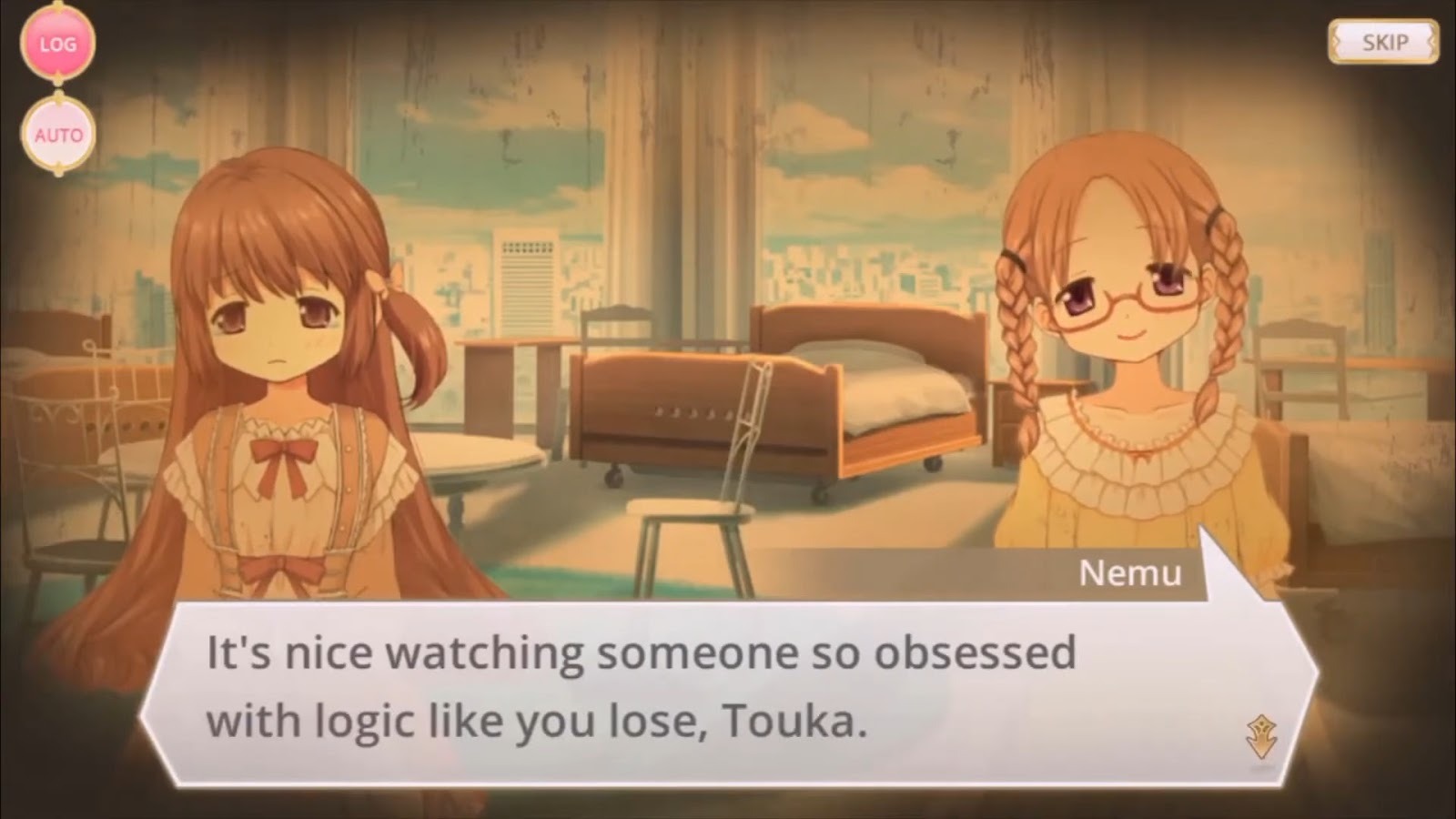Toggle AUTO dialogue mode
Image resolution: width=1456 pixels, height=819 pixels.
(58, 135)
